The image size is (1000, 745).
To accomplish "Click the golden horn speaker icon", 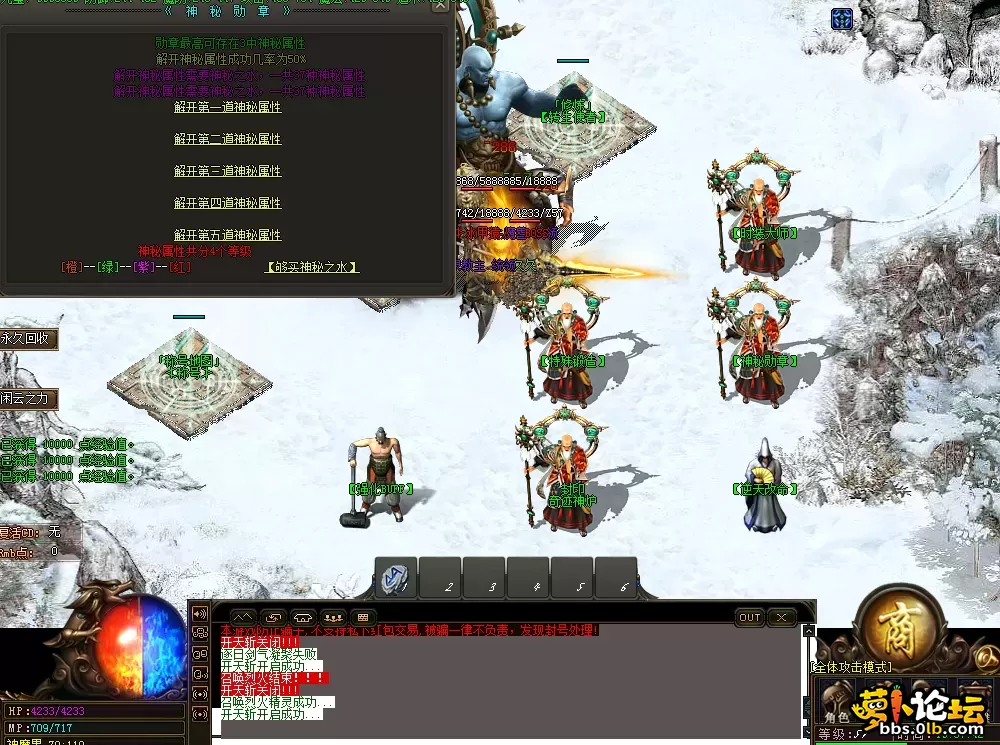I will (985, 655).
